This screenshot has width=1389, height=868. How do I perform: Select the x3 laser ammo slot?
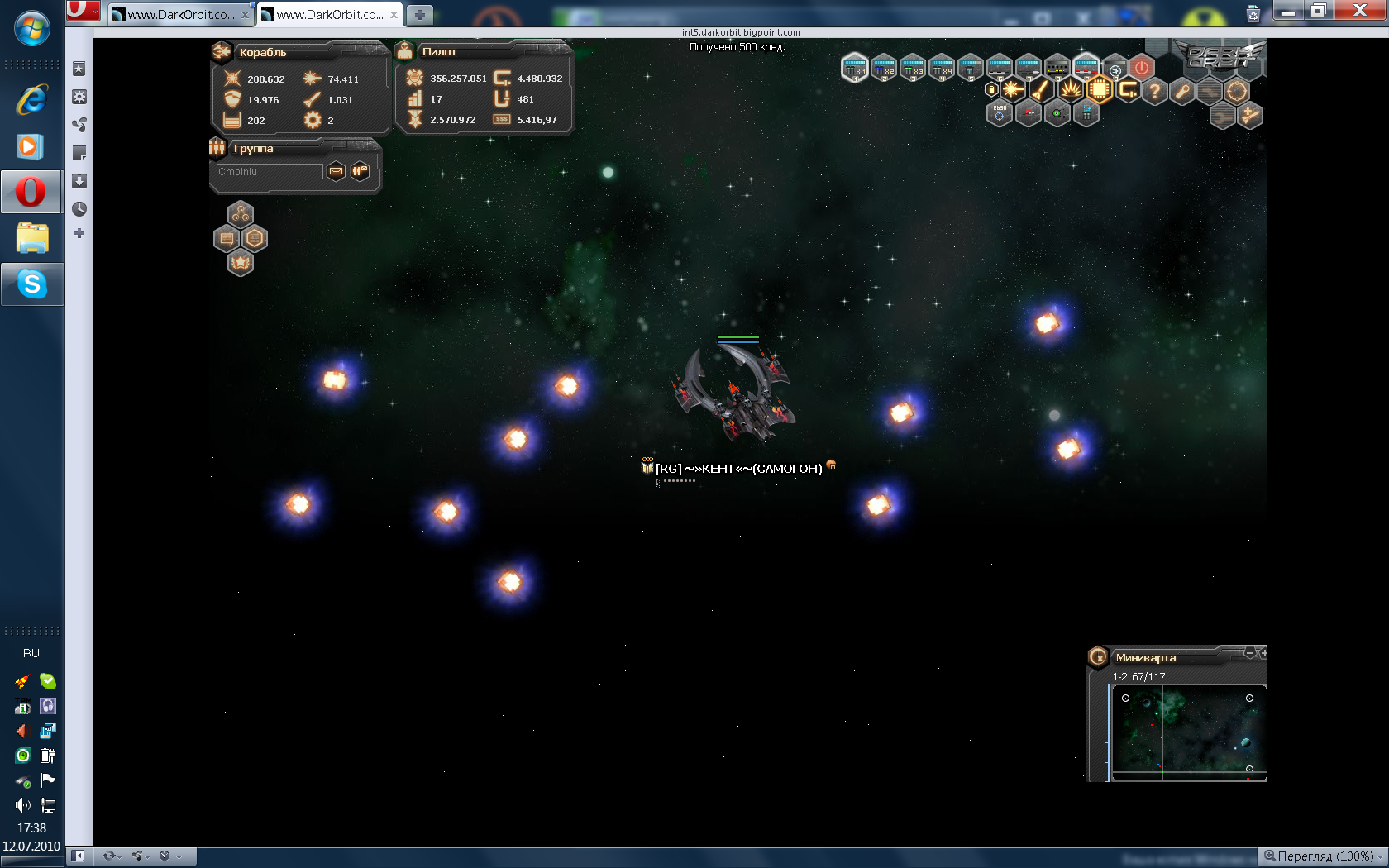(x=913, y=68)
